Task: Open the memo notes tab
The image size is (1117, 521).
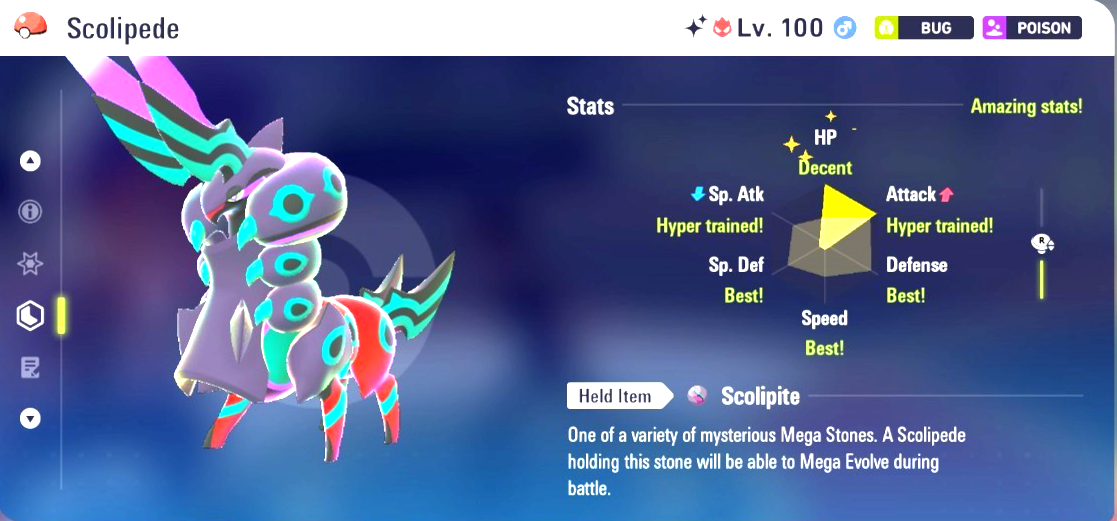Action: (x=30, y=368)
